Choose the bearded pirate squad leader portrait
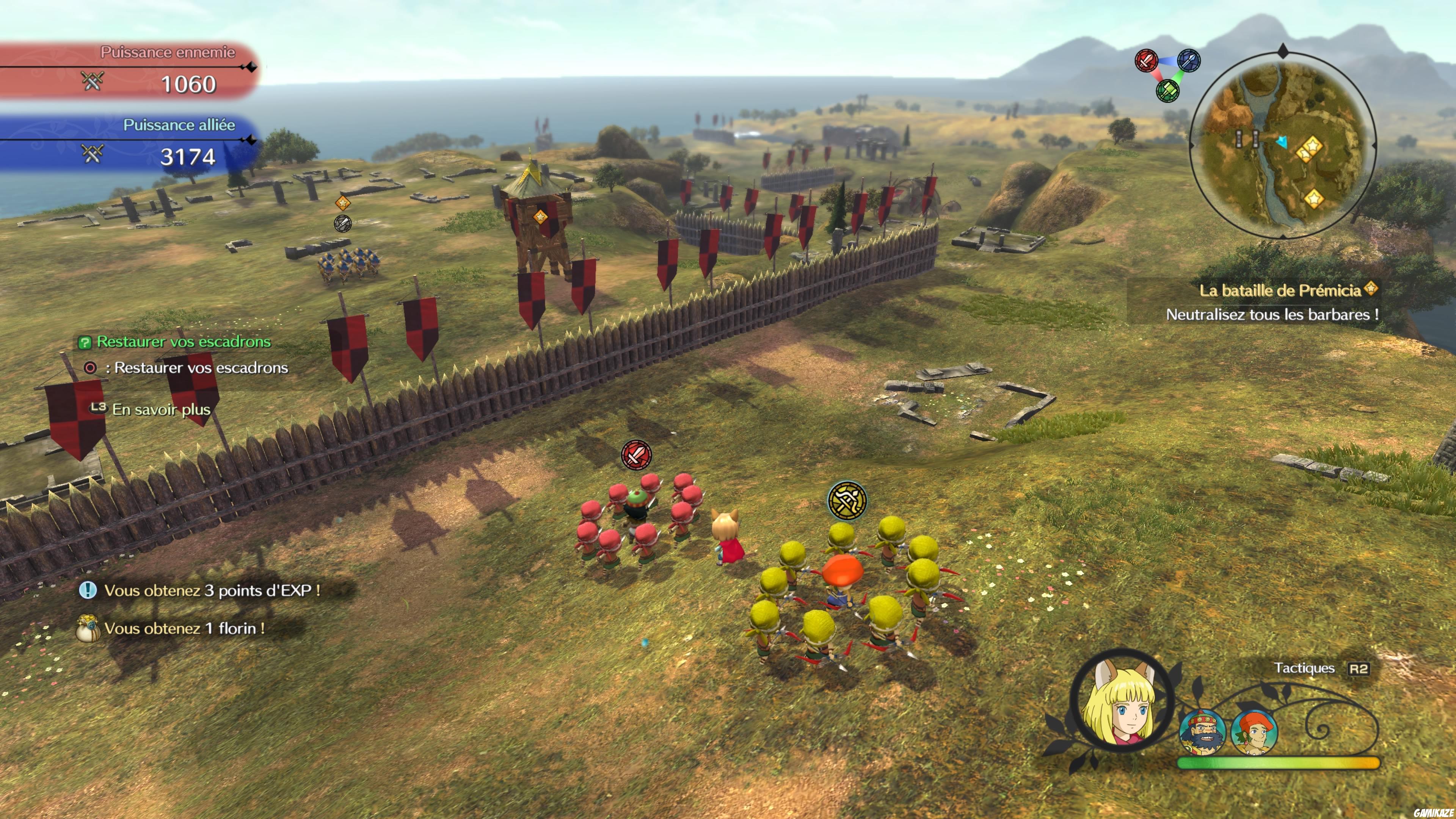This screenshot has width=1456, height=819. [1202, 732]
